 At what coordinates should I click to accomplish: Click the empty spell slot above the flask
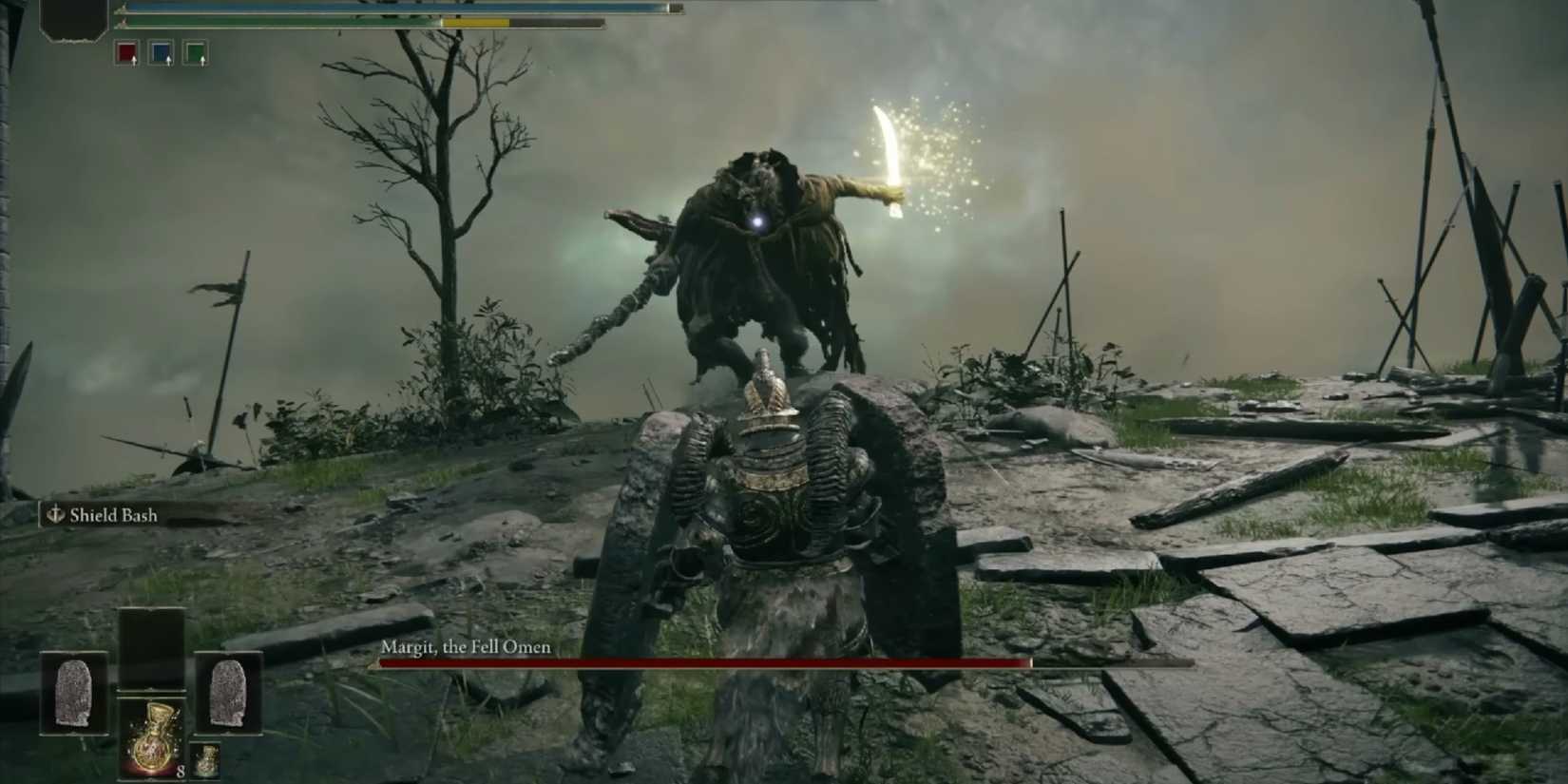[151, 643]
